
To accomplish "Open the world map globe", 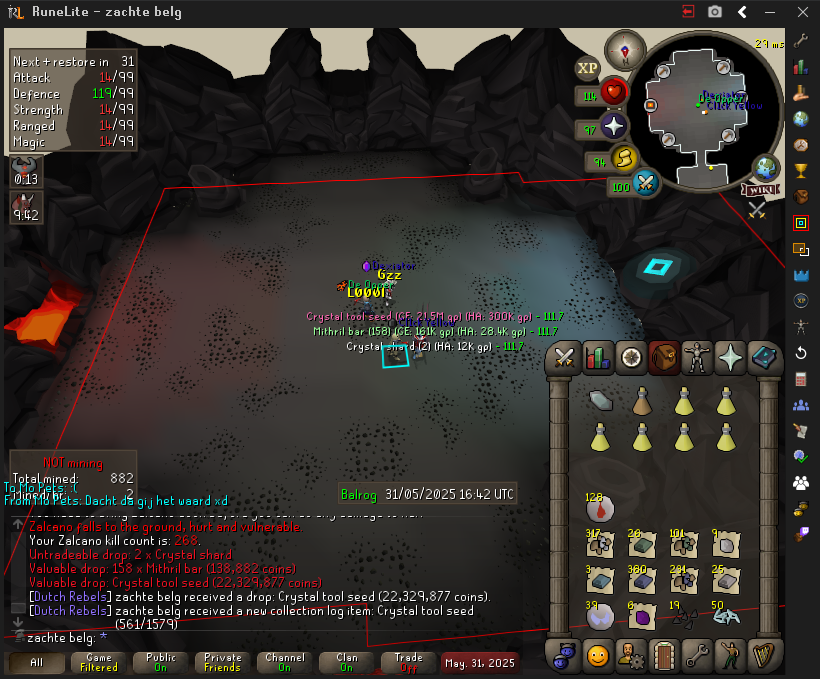I will [x=767, y=167].
